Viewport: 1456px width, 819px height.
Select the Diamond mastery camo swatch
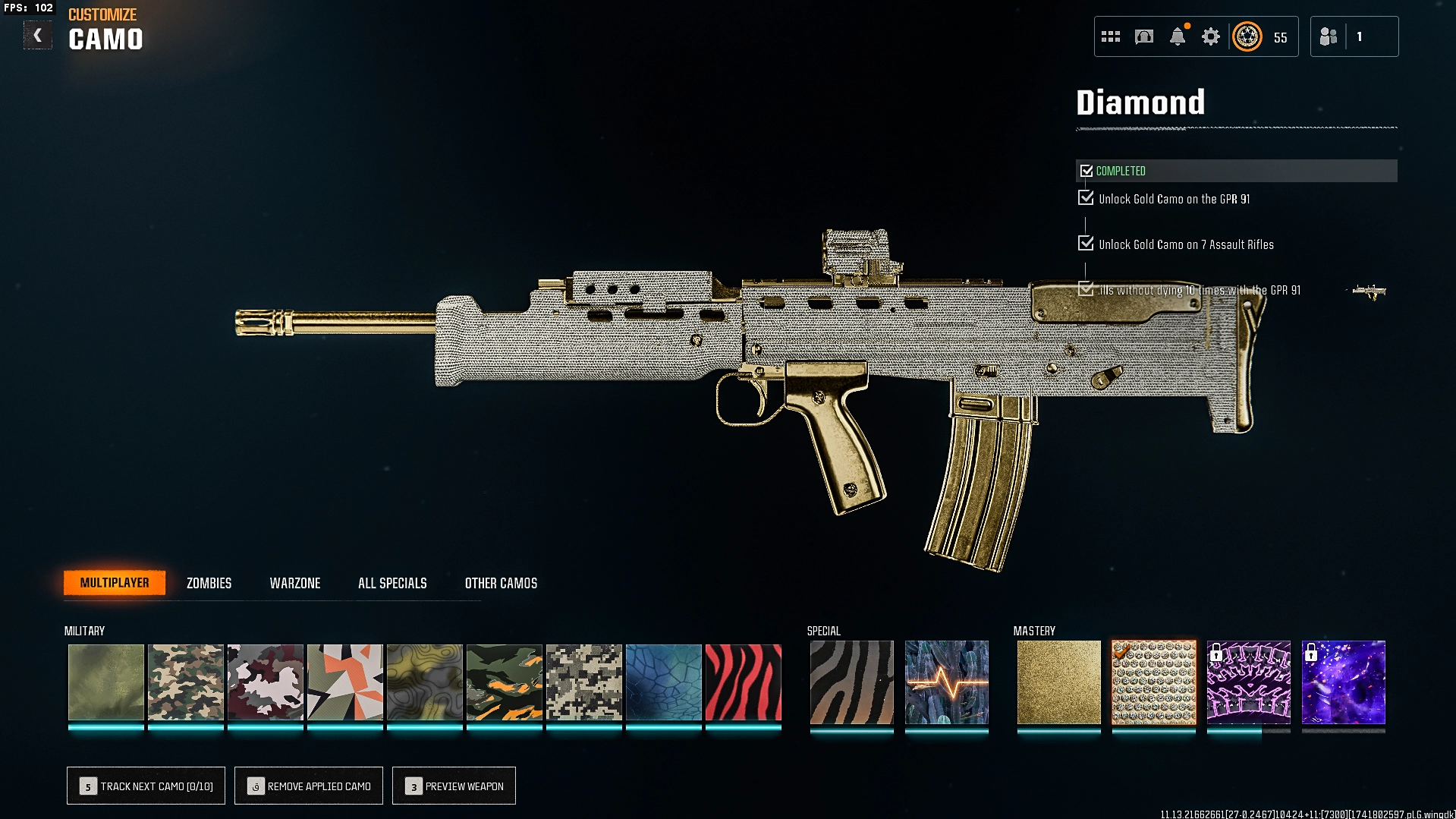pos(1153,682)
